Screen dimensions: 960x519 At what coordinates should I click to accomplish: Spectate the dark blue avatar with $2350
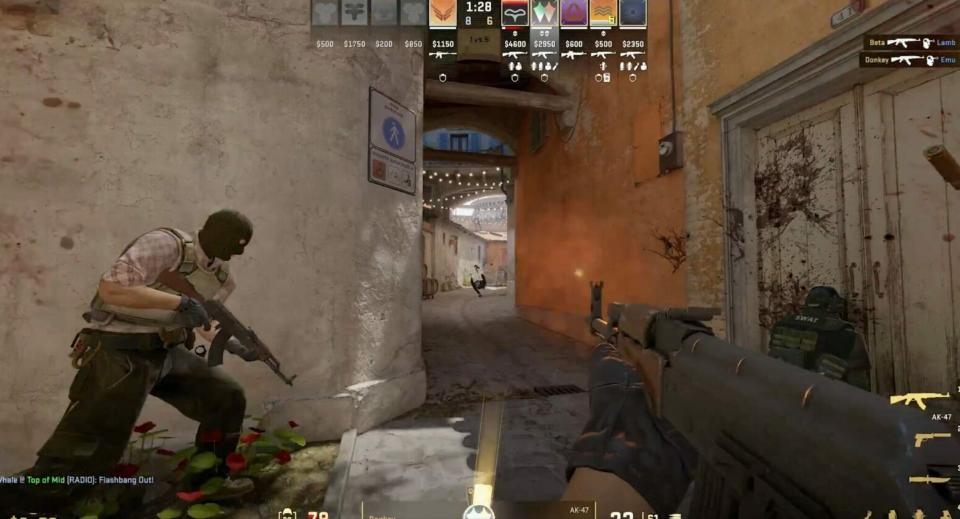click(x=632, y=13)
